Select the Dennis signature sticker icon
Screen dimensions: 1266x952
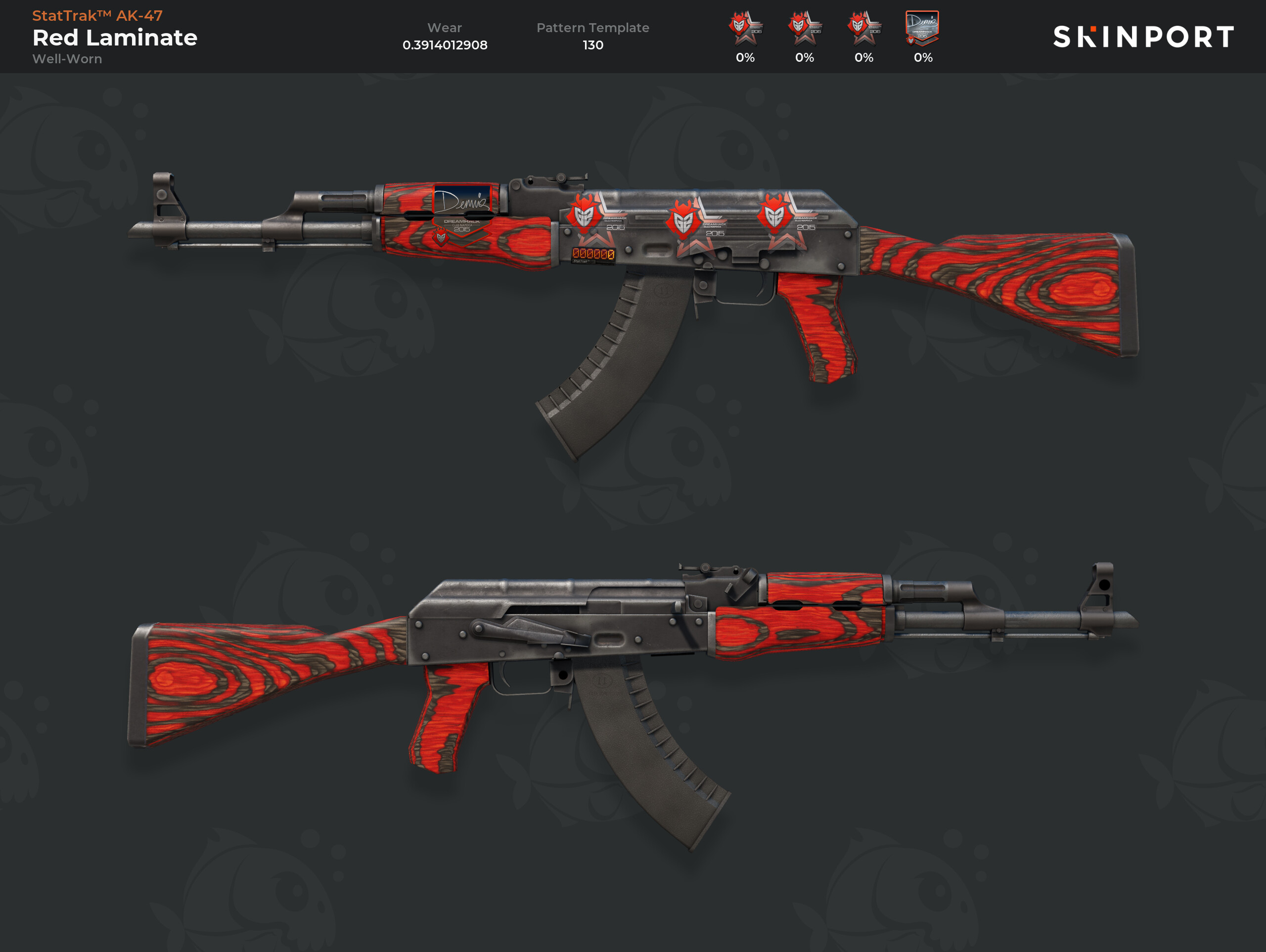pyautogui.click(x=922, y=28)
